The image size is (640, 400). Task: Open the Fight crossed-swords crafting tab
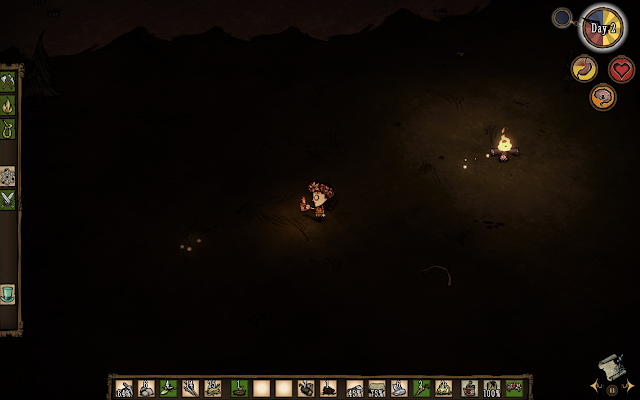[8, 199]
